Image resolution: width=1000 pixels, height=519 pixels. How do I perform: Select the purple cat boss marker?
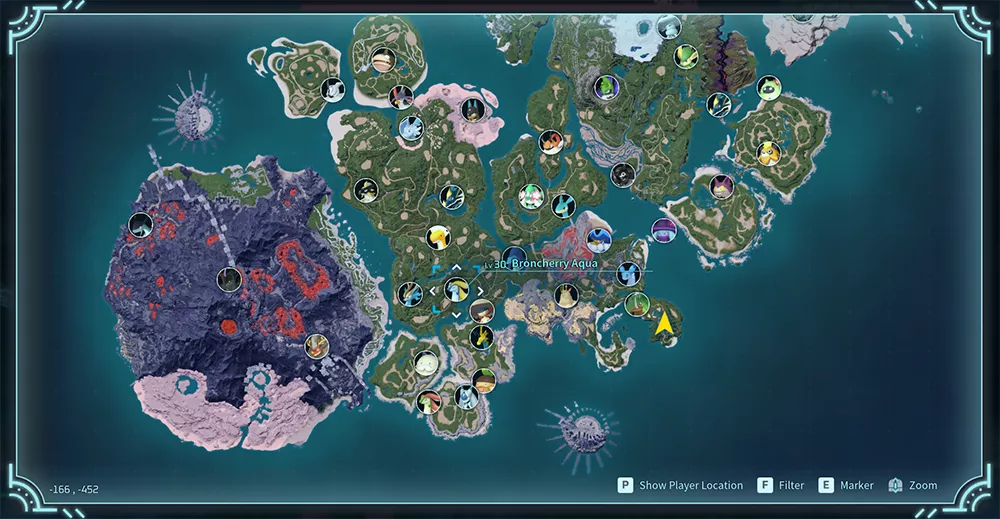(721, 186)
